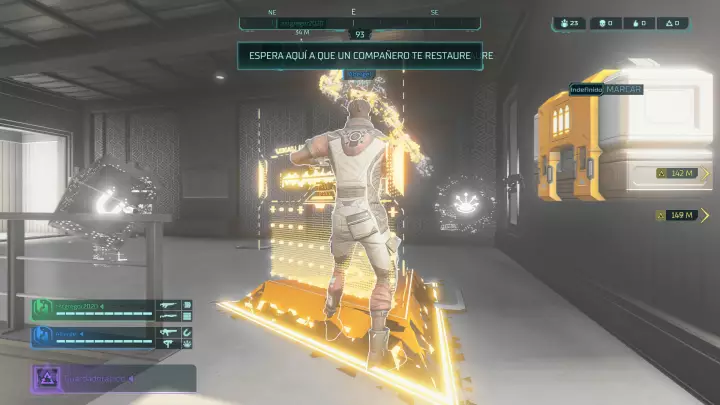Select the 149 M waypoint marker
This screenshot has height=405, width=720.
point(676,214)
